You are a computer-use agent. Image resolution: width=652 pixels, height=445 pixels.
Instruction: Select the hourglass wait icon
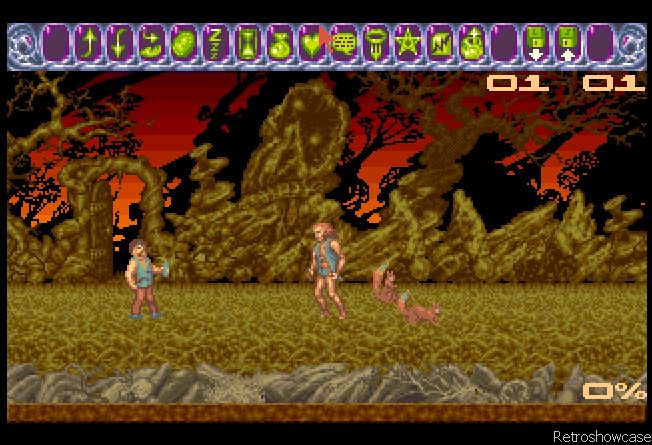click(x=246, y=44)
